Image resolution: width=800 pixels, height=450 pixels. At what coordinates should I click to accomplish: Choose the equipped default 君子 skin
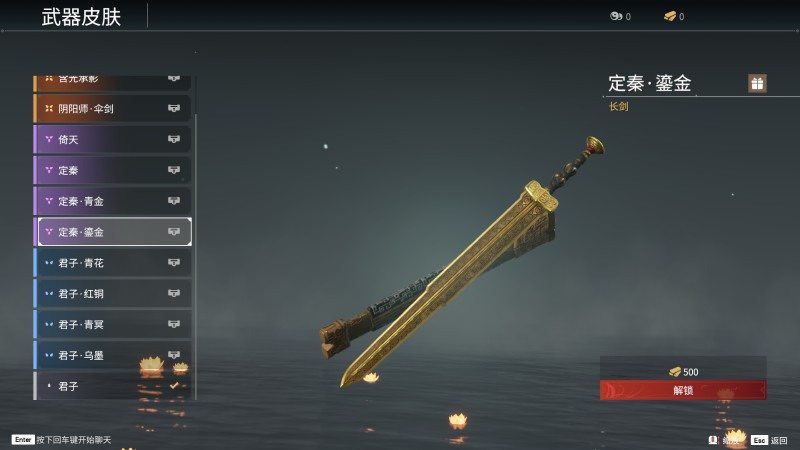[112, 385]
